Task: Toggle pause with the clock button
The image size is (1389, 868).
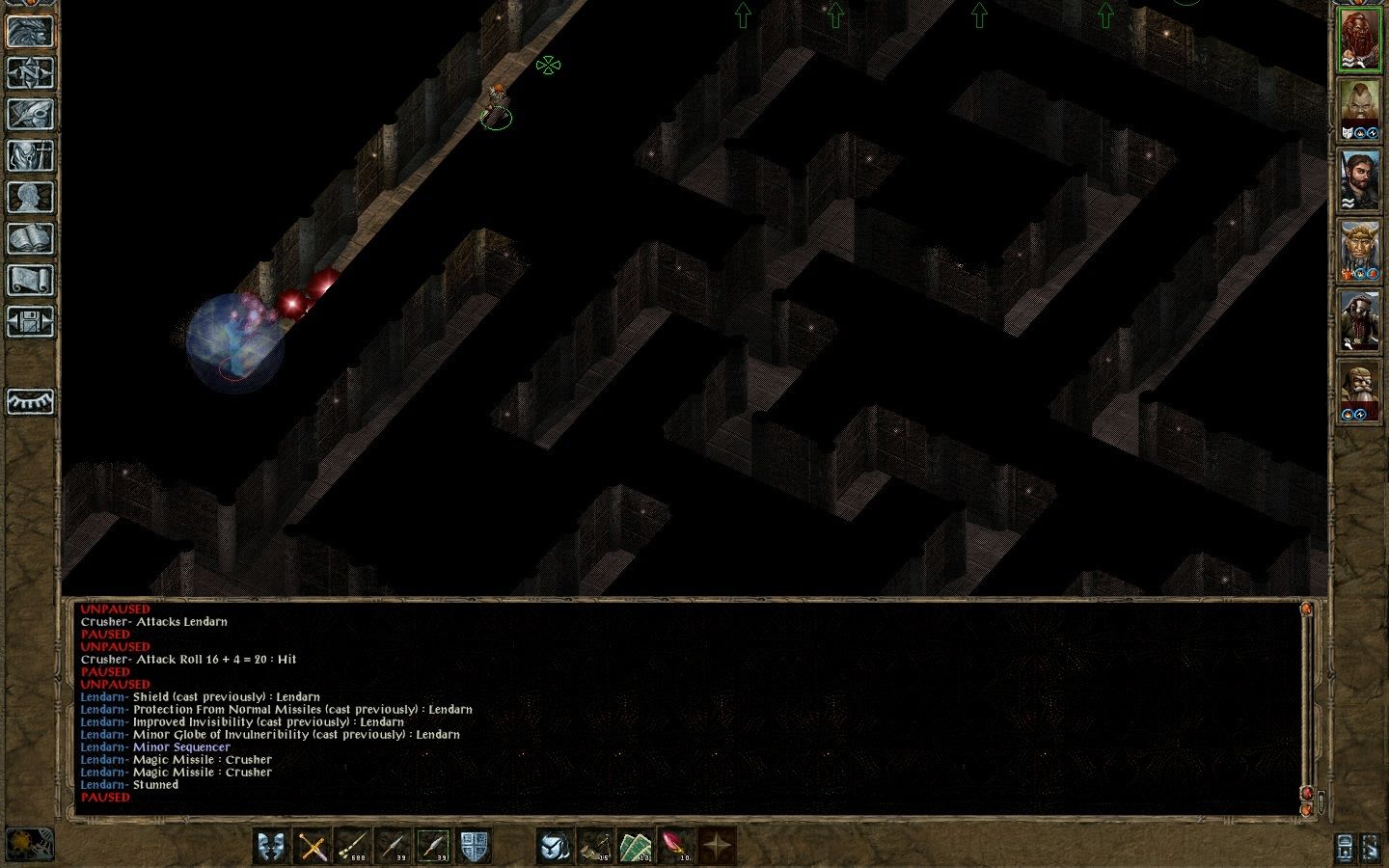Action: 30,843
